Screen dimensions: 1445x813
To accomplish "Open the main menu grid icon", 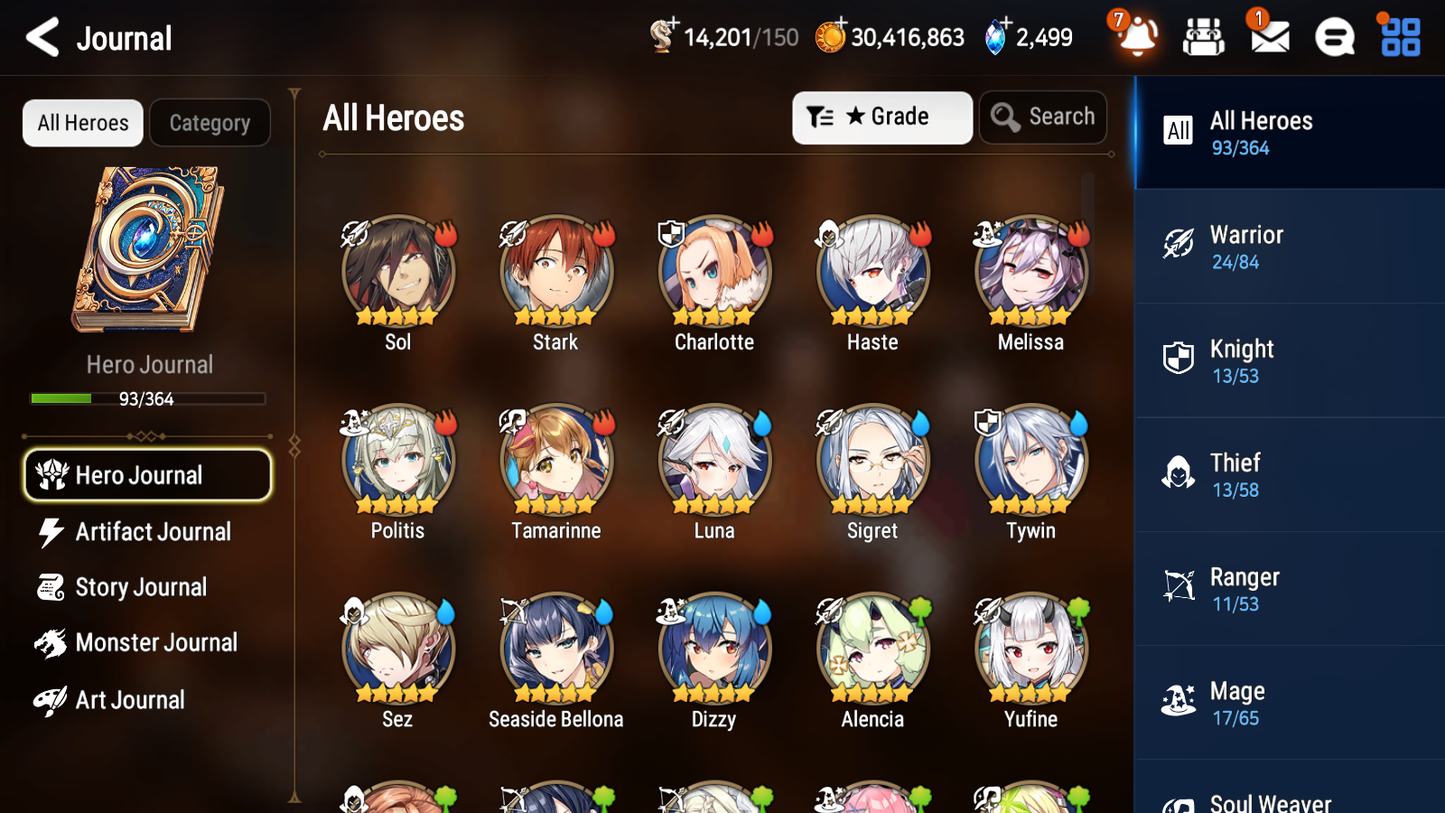I will tap(1398, 36).
